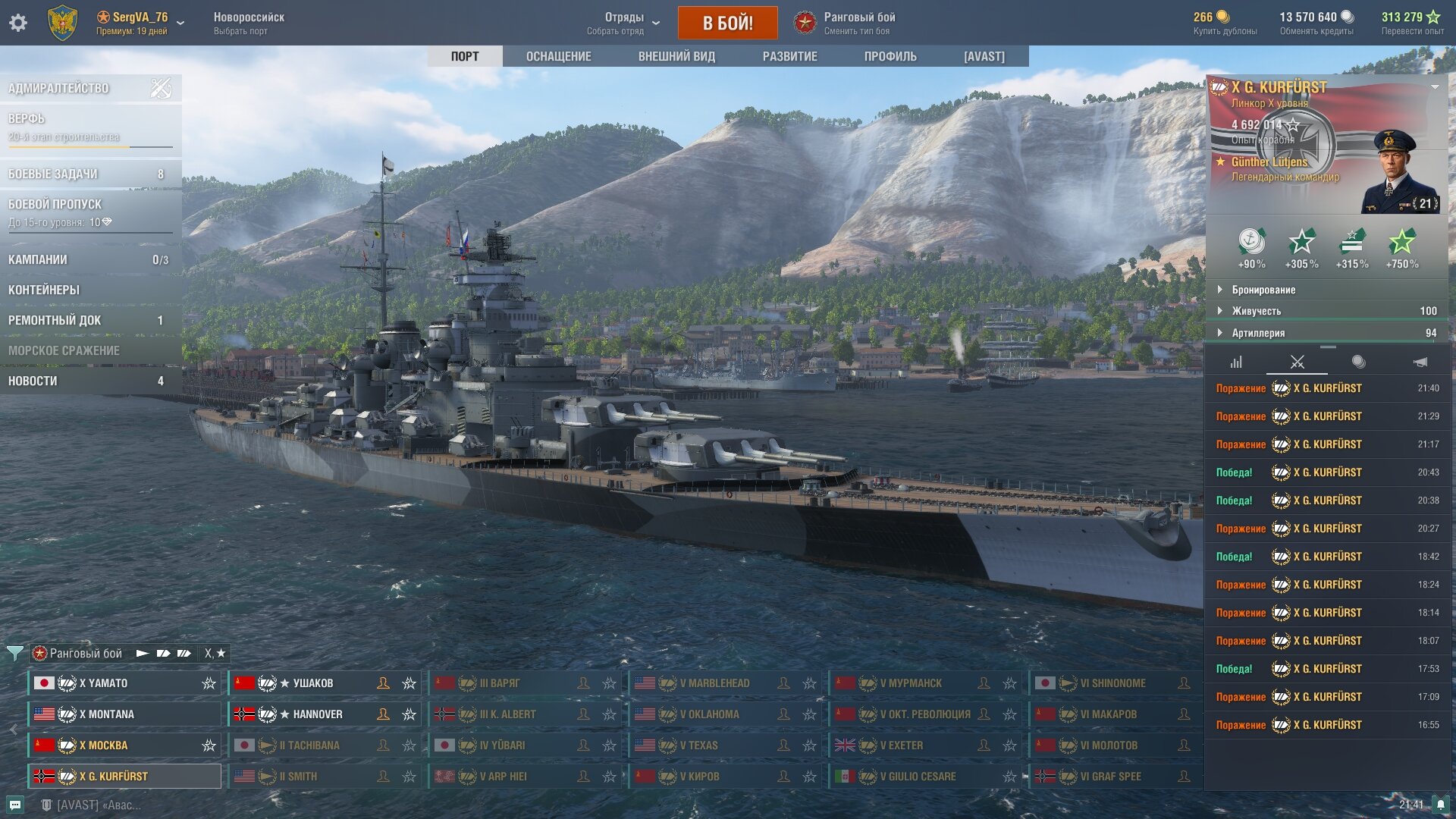Switch to the ОСНАЩЕНИЕ tab
Screen dimensions: 1456x819
[558, 56]
